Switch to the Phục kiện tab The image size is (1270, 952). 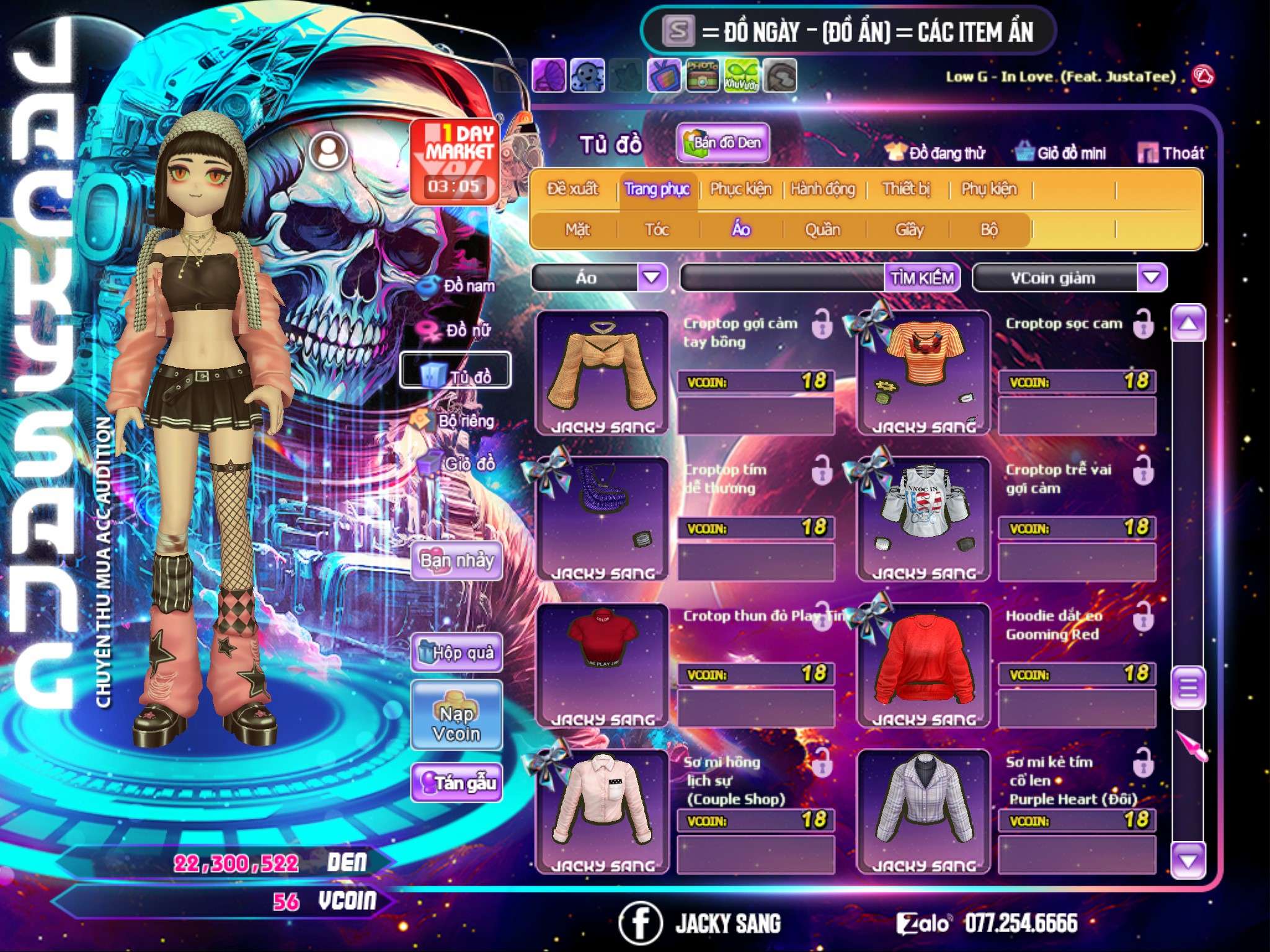[740, 189]
